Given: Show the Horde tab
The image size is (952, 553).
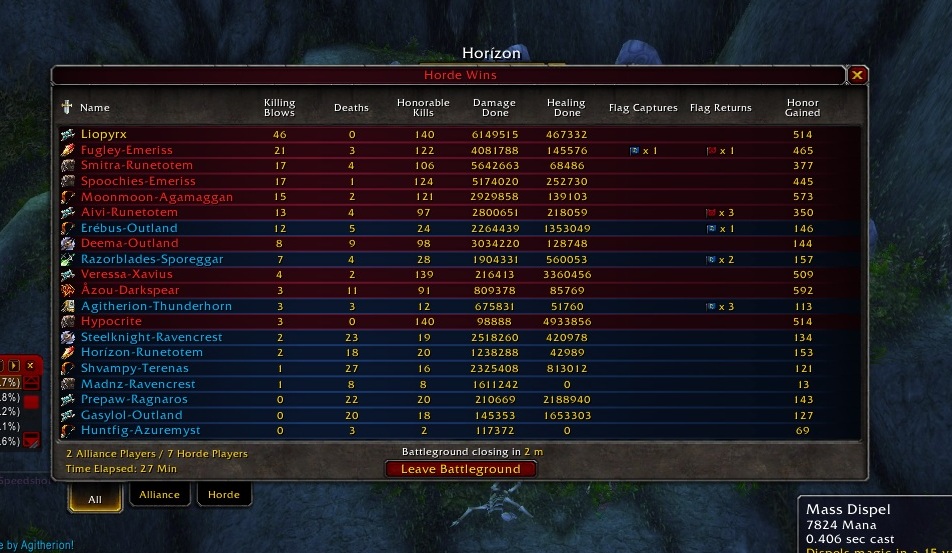Looking at the screenshot, I should click(x=223, y=494).
